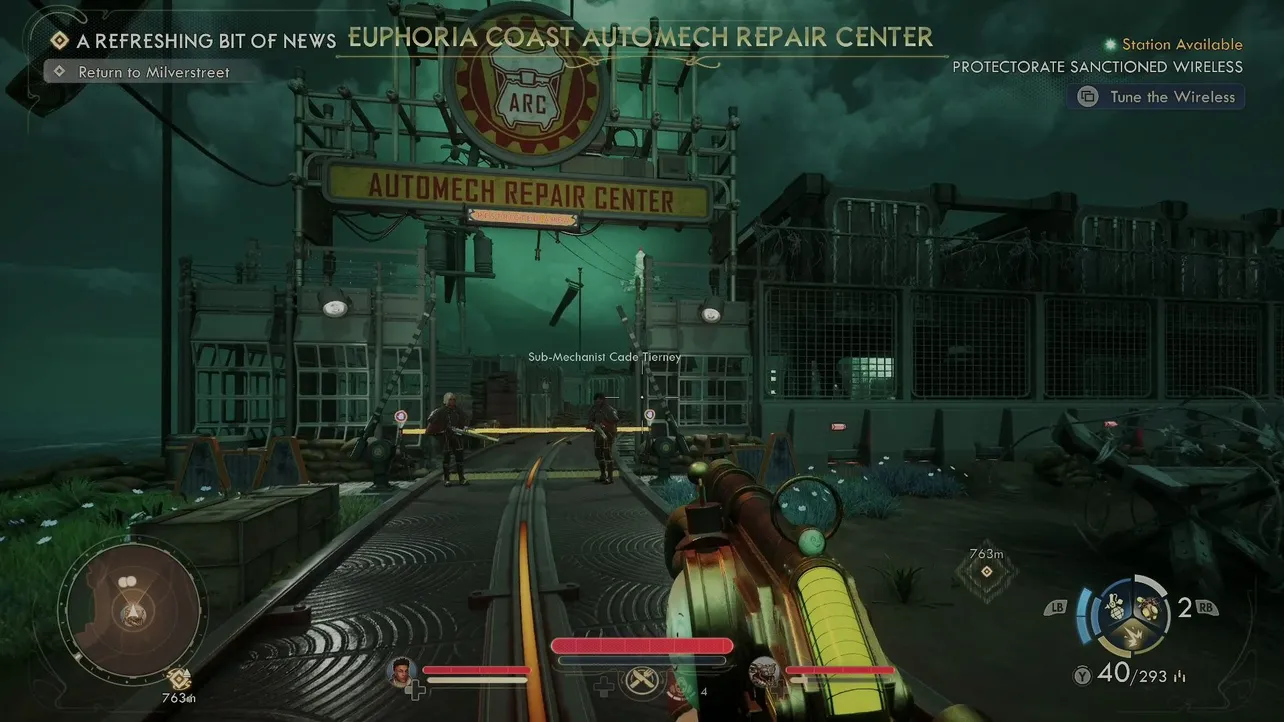
Task: Toggle the LB weapon wheel segment indicator
Action: [x=1057, y=606]
